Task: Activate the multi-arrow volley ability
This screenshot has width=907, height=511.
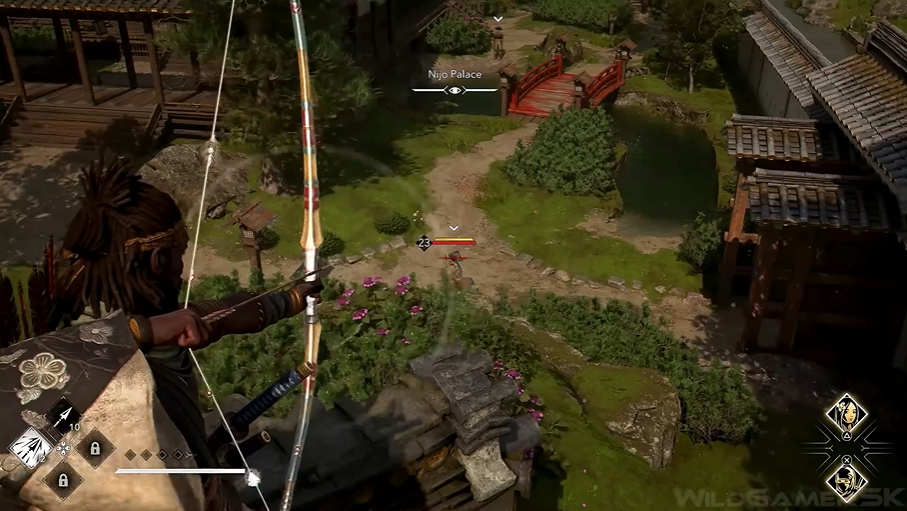Action: (29, 447)
